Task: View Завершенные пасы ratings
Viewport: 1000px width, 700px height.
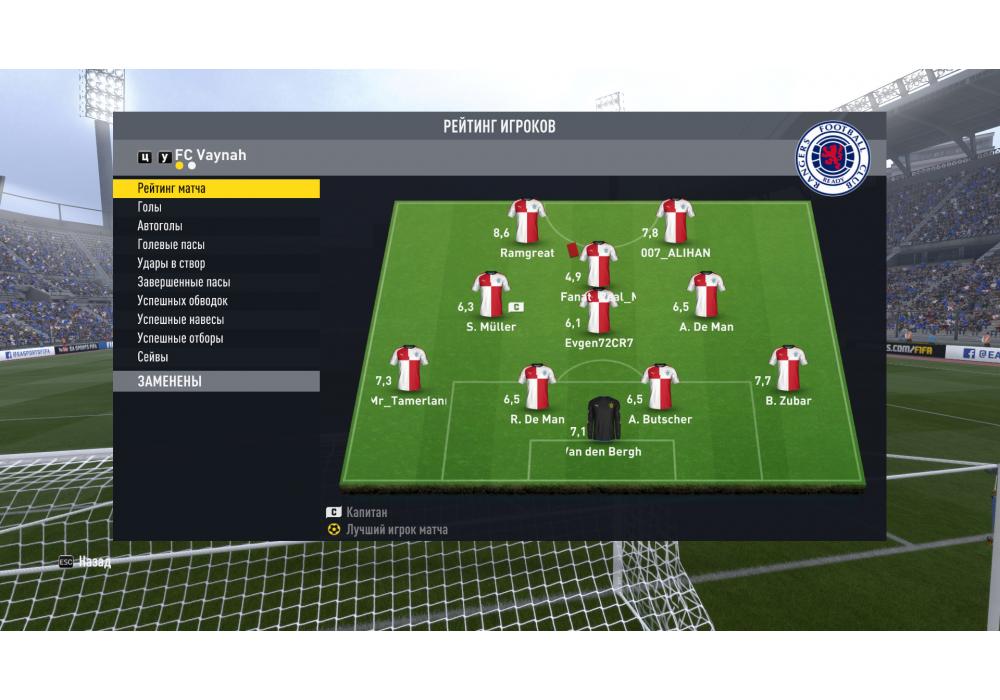Action: coord(216,282)
